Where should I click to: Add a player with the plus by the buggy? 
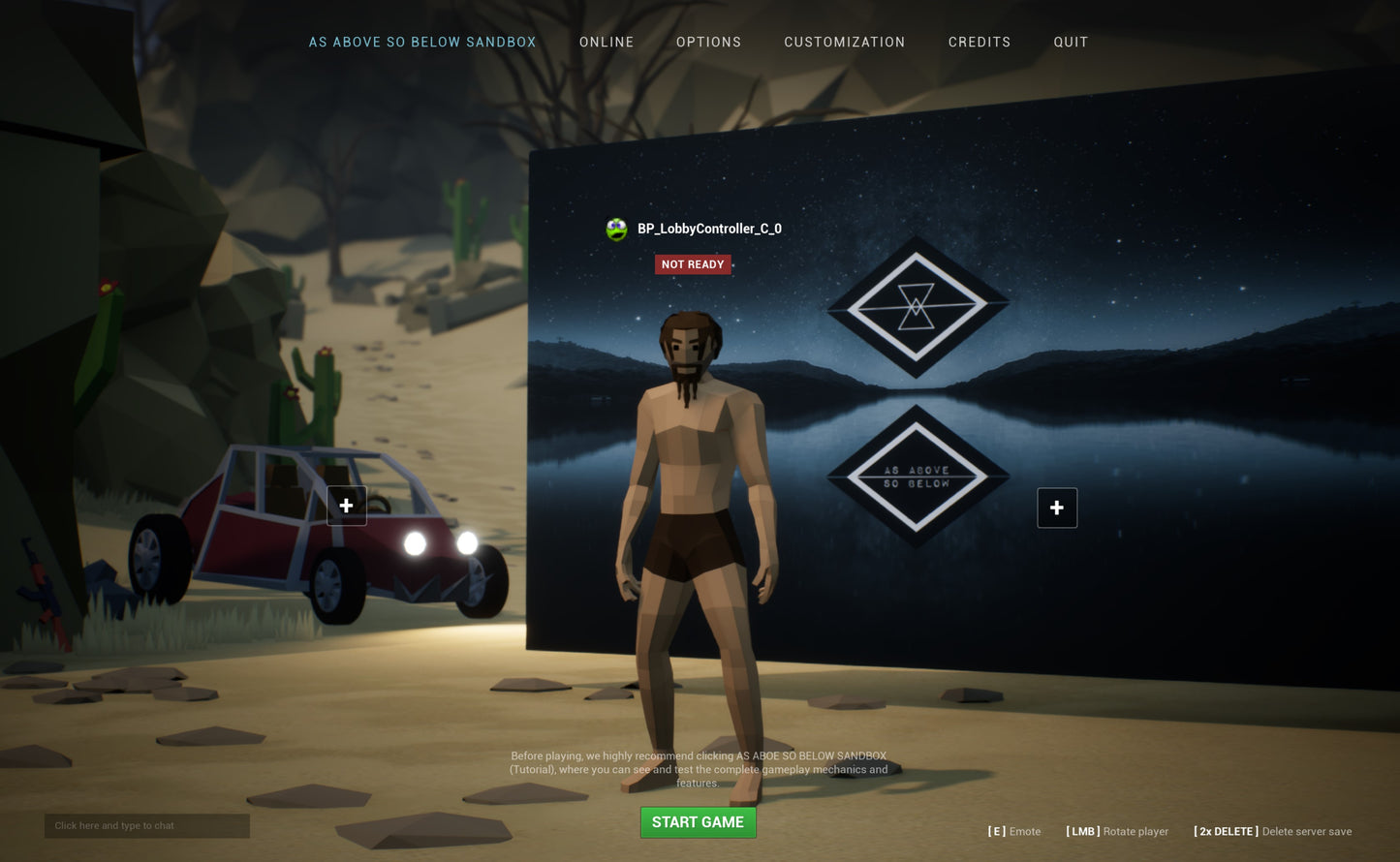[x=346, y=506]
